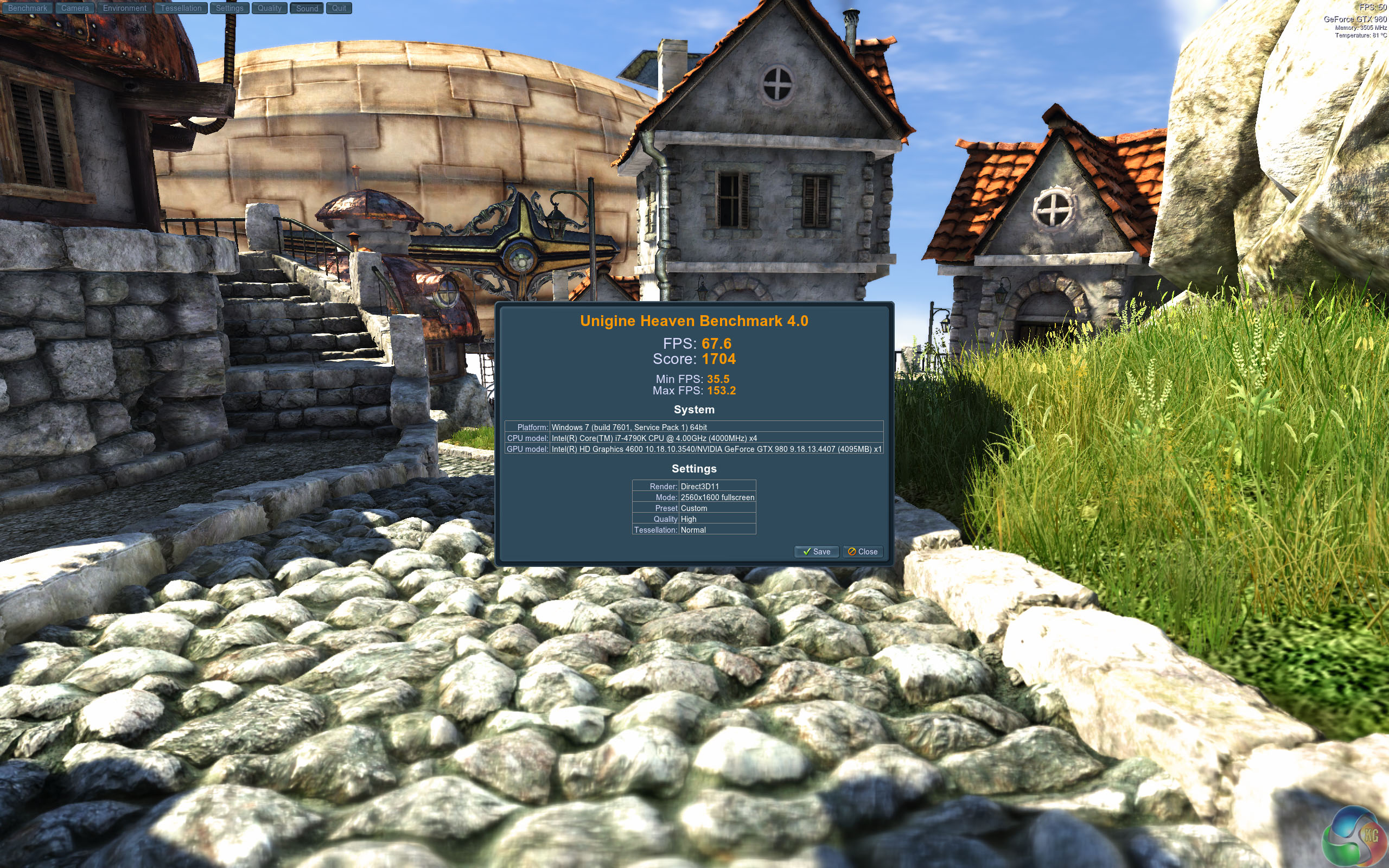
Task: Quit the benchmark
Action: pos(339,8)
